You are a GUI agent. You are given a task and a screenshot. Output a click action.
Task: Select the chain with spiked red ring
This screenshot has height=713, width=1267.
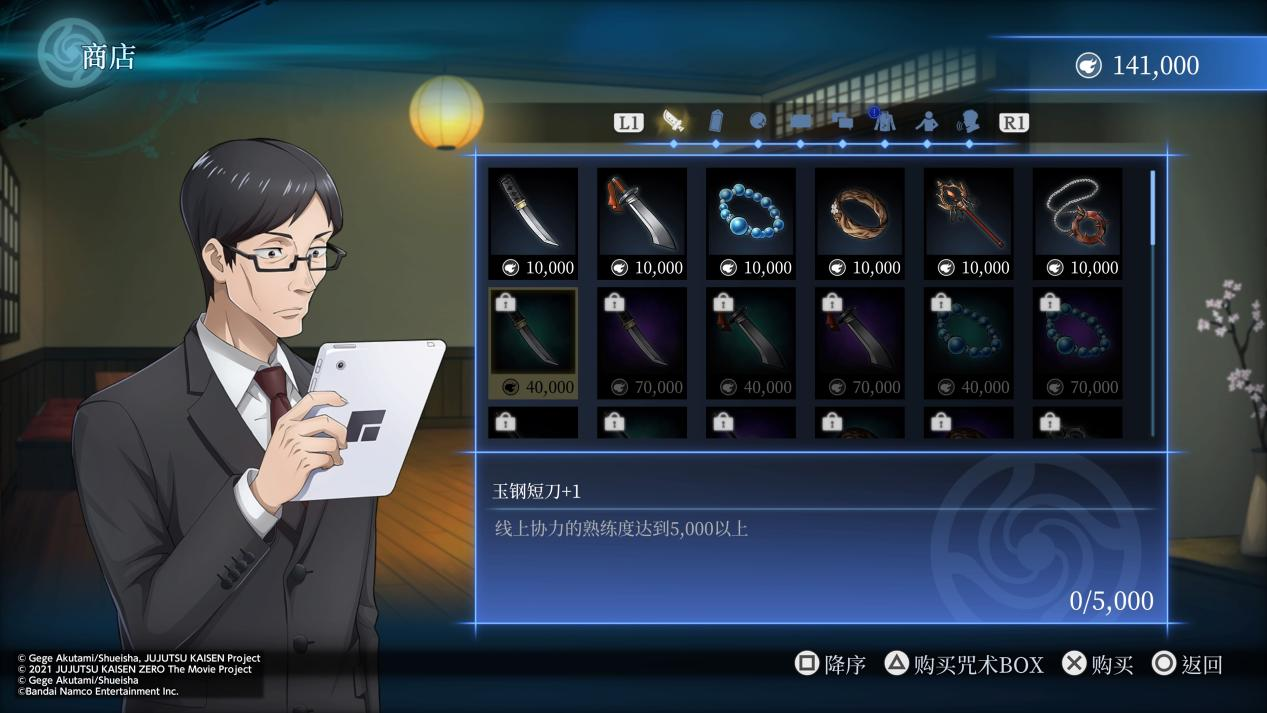[1078, 223]
